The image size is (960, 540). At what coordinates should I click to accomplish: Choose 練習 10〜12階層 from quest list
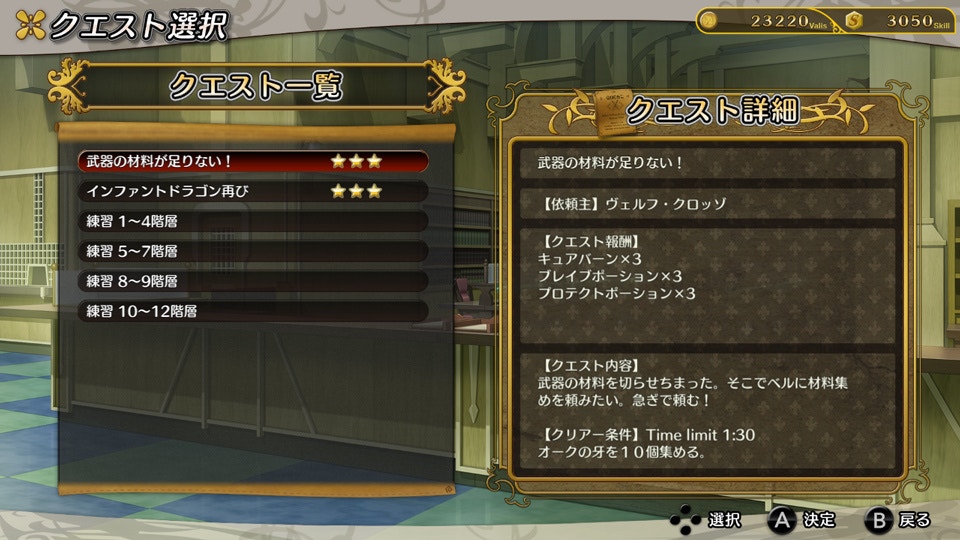253,311
